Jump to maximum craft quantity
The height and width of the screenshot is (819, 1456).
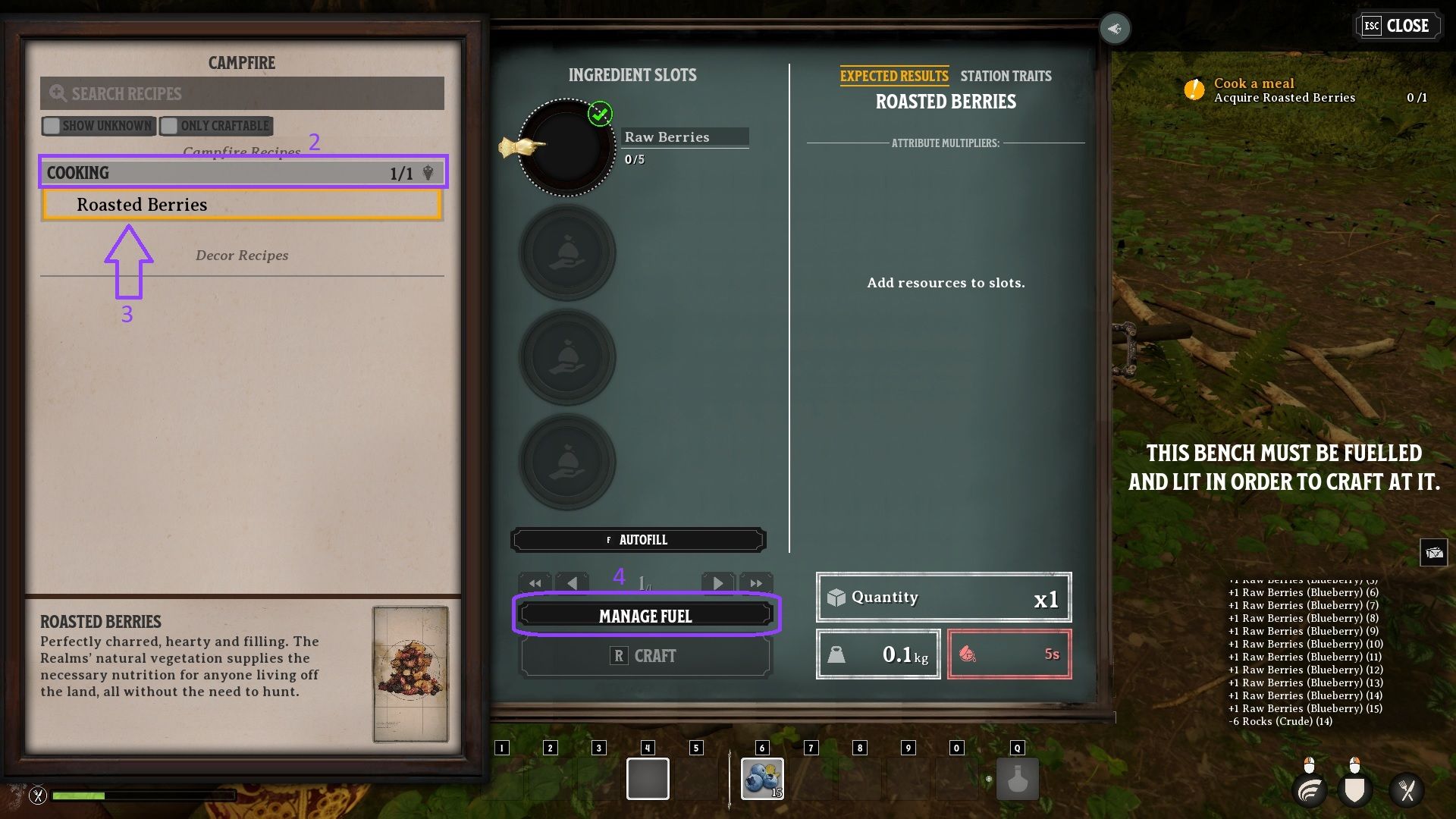(755, 583)
